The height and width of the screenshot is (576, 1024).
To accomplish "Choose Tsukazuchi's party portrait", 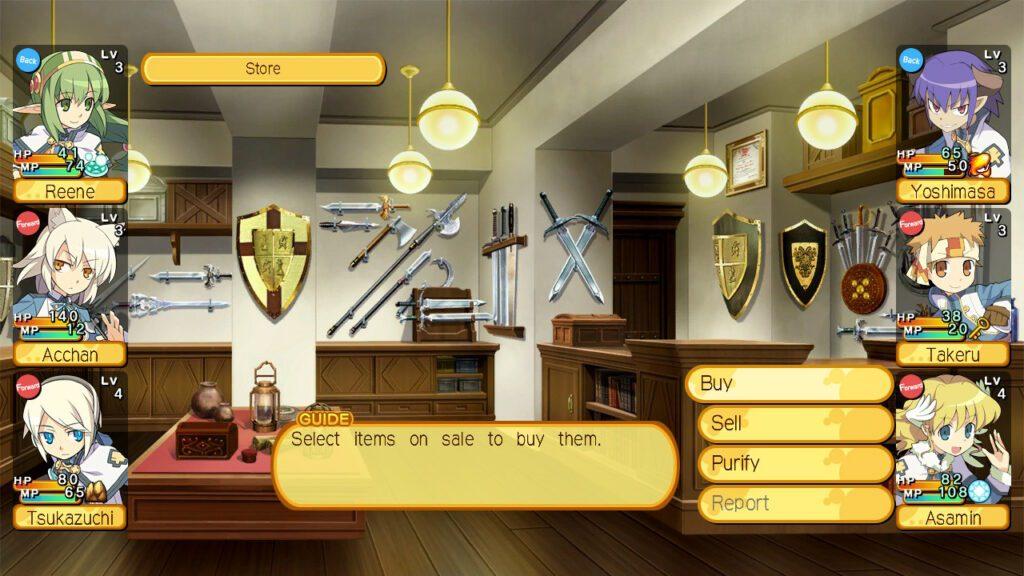I will (x=70, y=450).
